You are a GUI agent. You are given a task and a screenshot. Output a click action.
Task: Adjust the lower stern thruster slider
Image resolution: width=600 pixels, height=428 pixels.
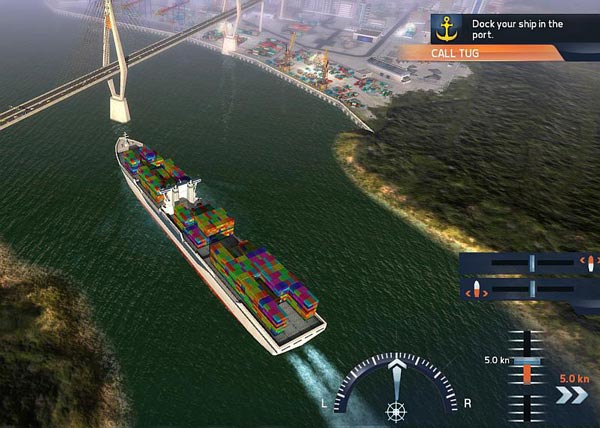tap(532, 290)
